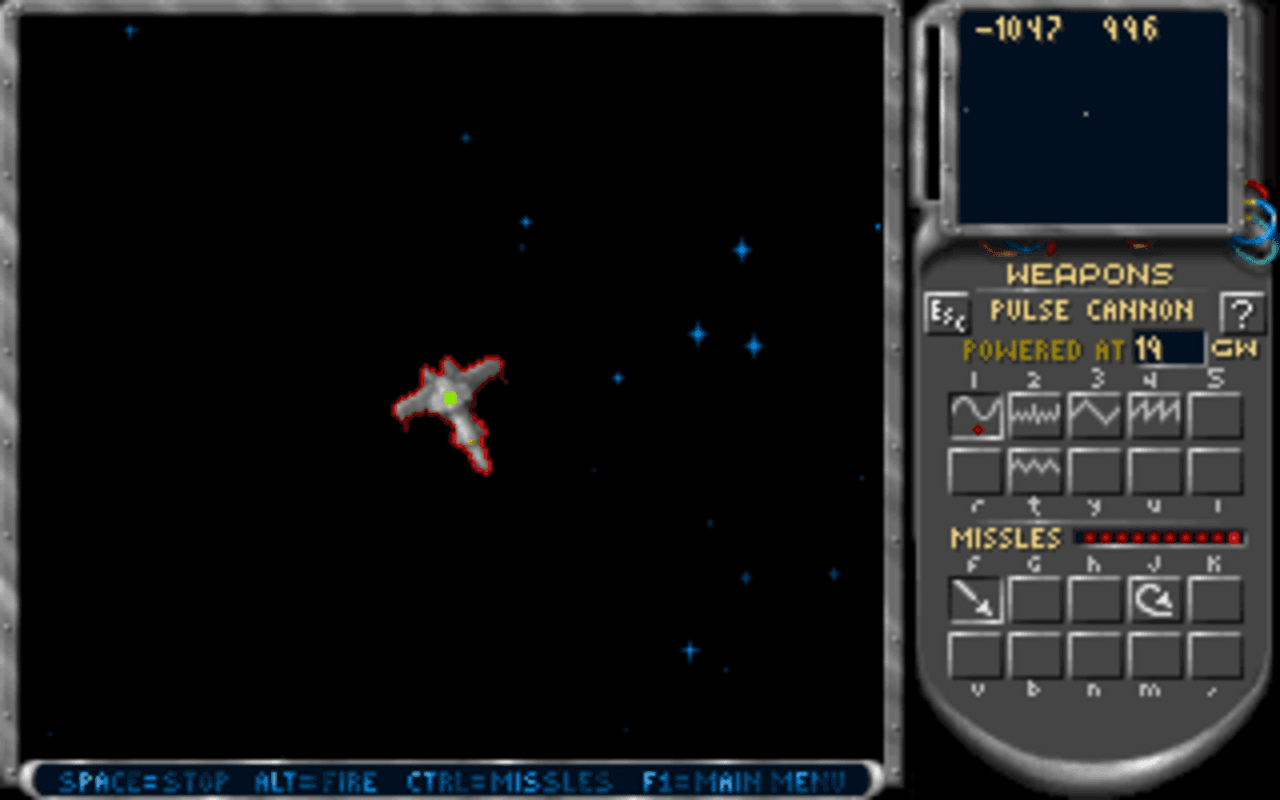Image resolution: width=1280 pixels, height=800 pixels.
Task: Toggle missile slot g selection
Action: 1034,600
